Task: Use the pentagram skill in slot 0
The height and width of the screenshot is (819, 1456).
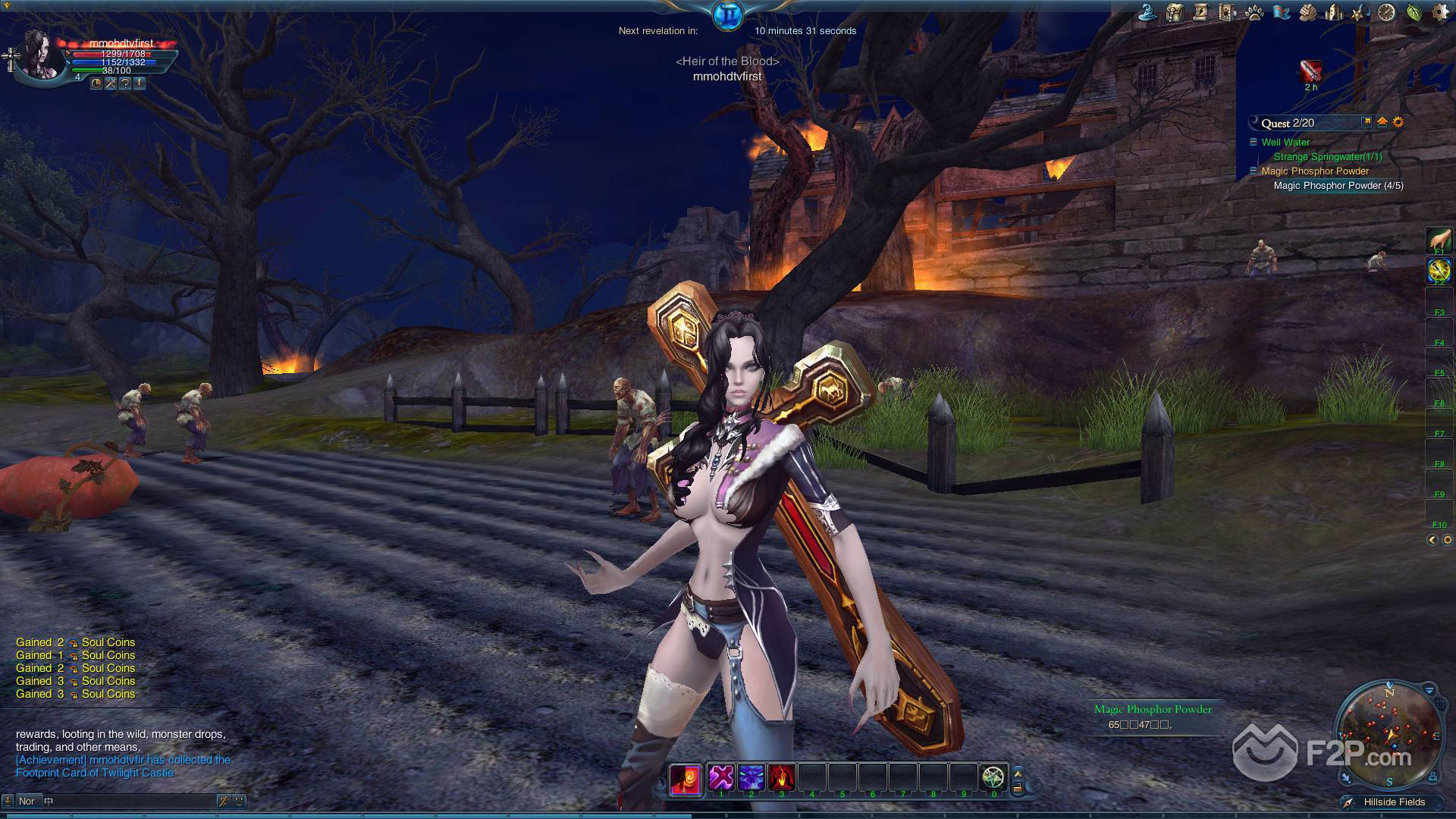Action: pos(993,777)
